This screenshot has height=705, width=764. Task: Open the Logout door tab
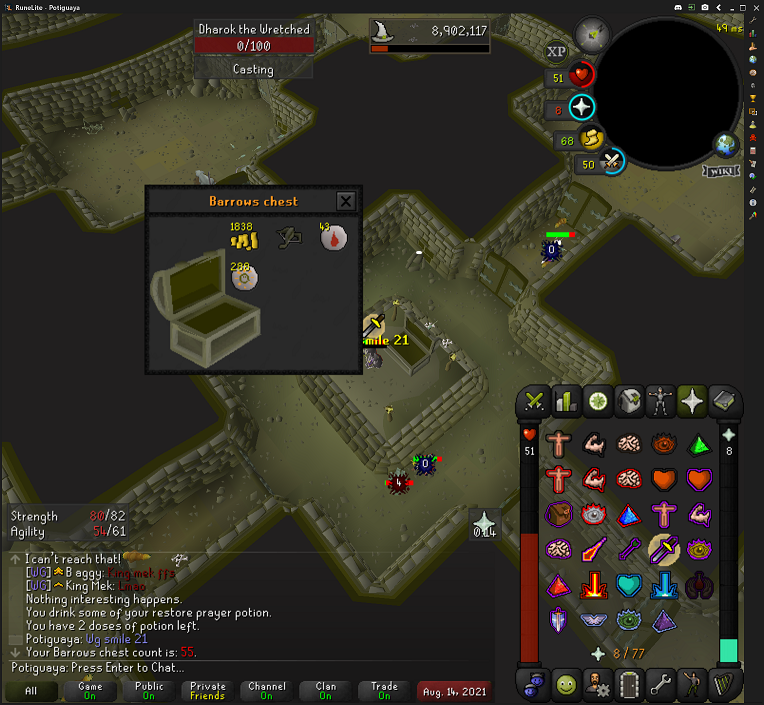click(629, 685)
